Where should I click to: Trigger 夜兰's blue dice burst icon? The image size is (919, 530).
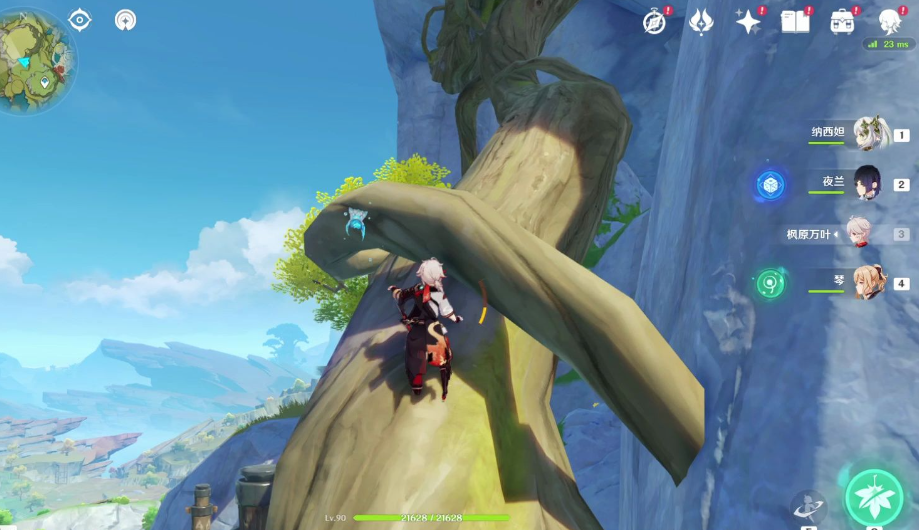[x=770, y=184]
